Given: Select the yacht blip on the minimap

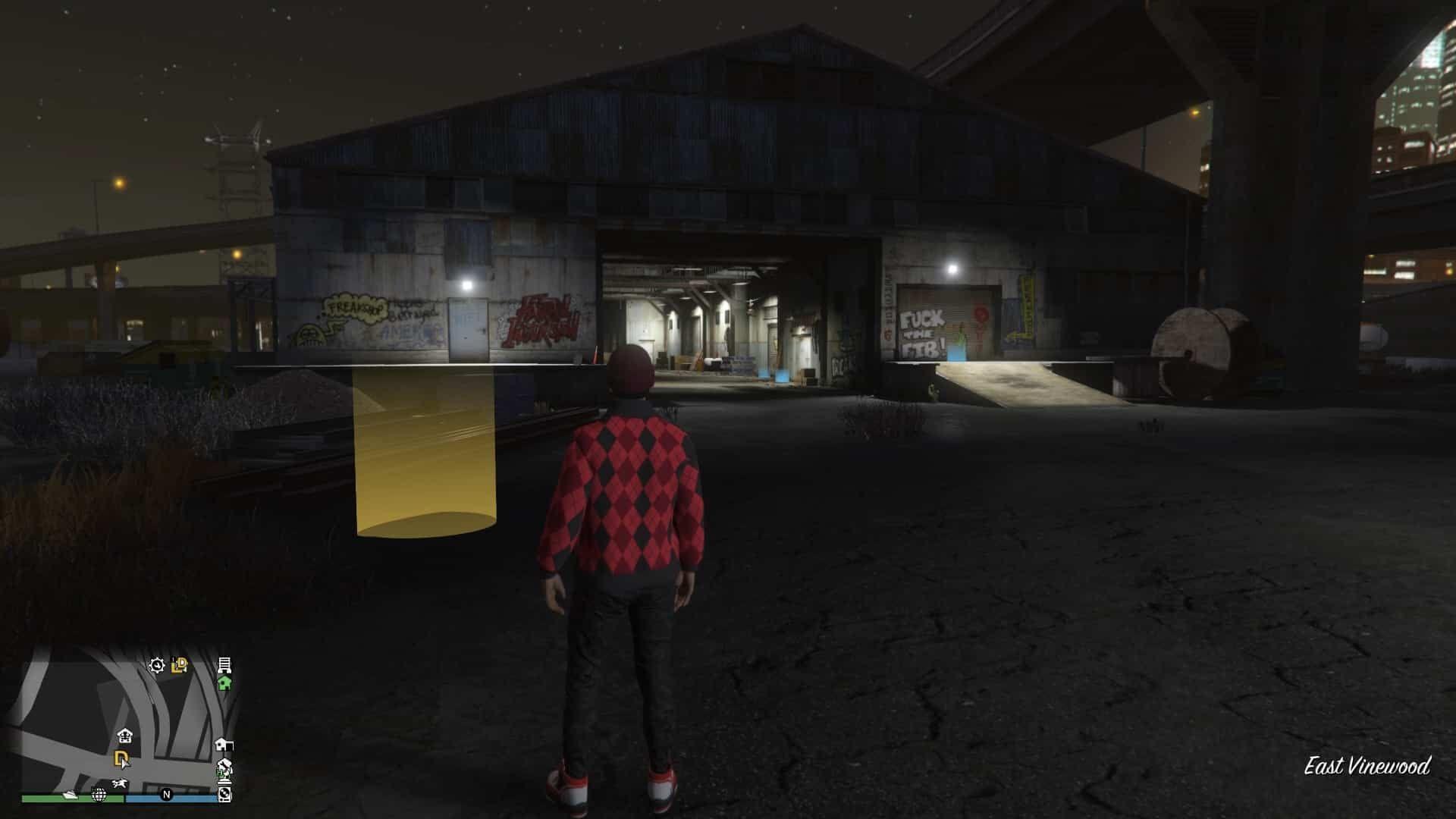Looking at the screenshot, I should tap(70, 795).
